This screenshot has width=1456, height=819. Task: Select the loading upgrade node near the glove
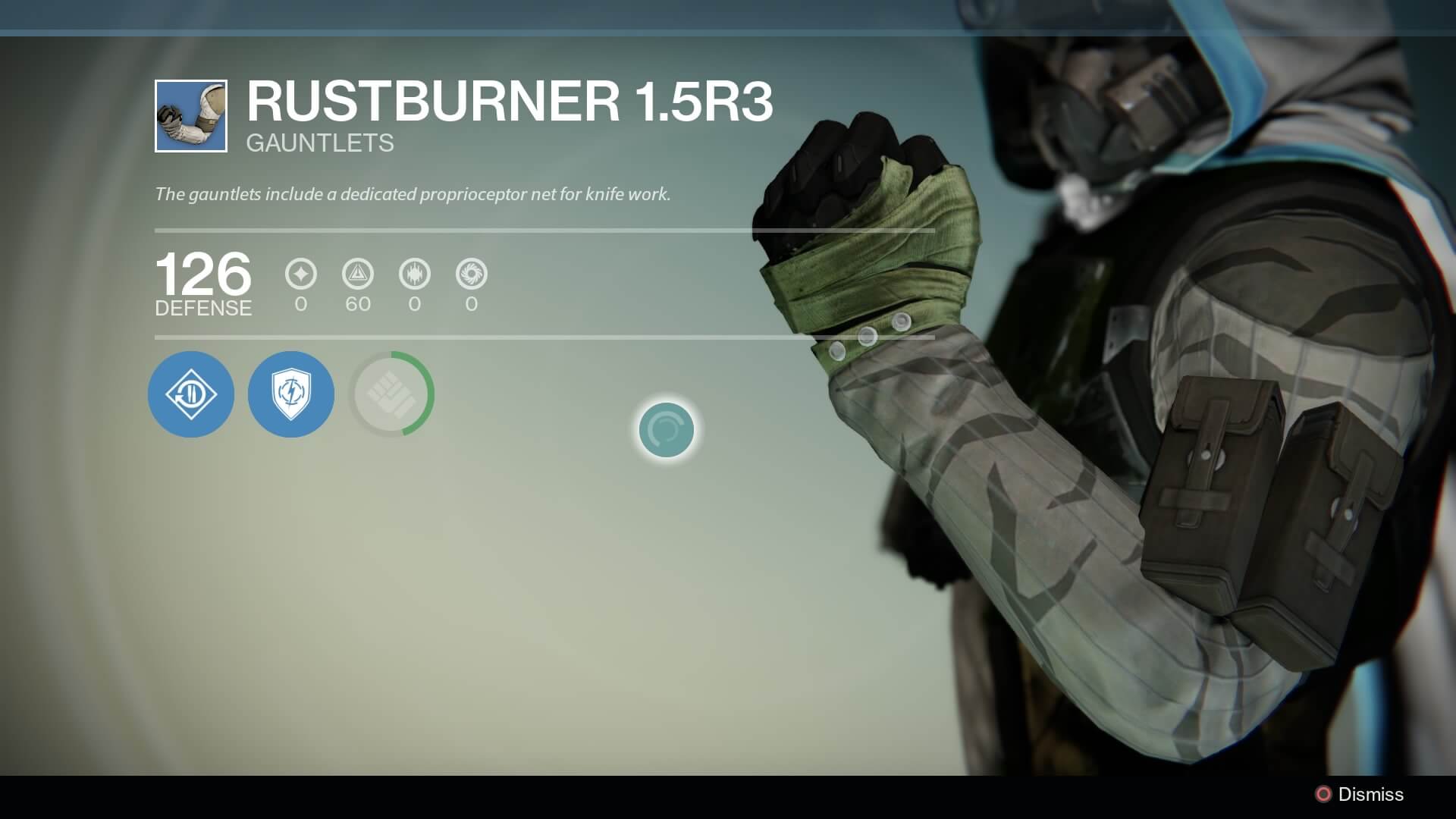pos(667,429)
